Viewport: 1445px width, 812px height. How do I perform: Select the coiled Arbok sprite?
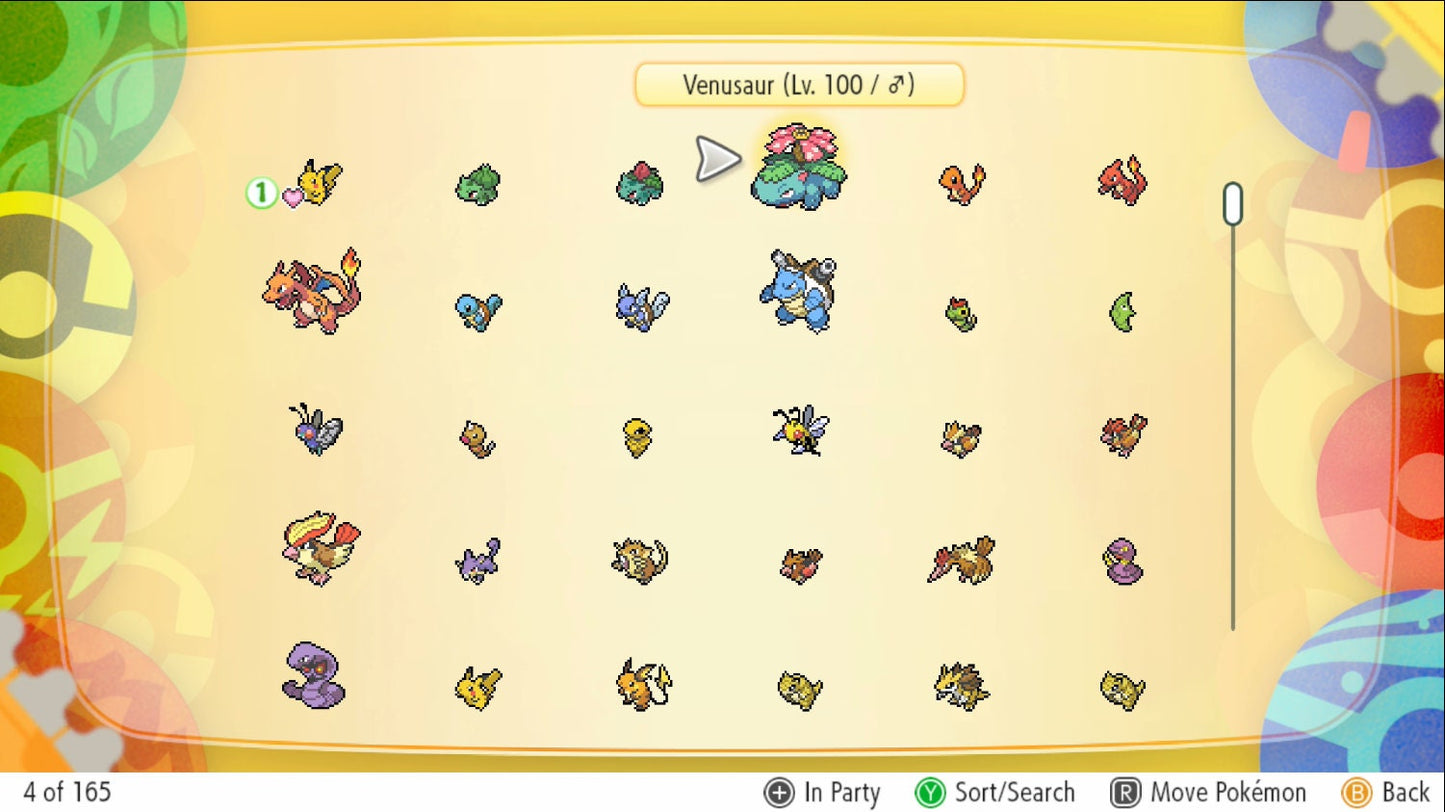[x=314, y=675]
